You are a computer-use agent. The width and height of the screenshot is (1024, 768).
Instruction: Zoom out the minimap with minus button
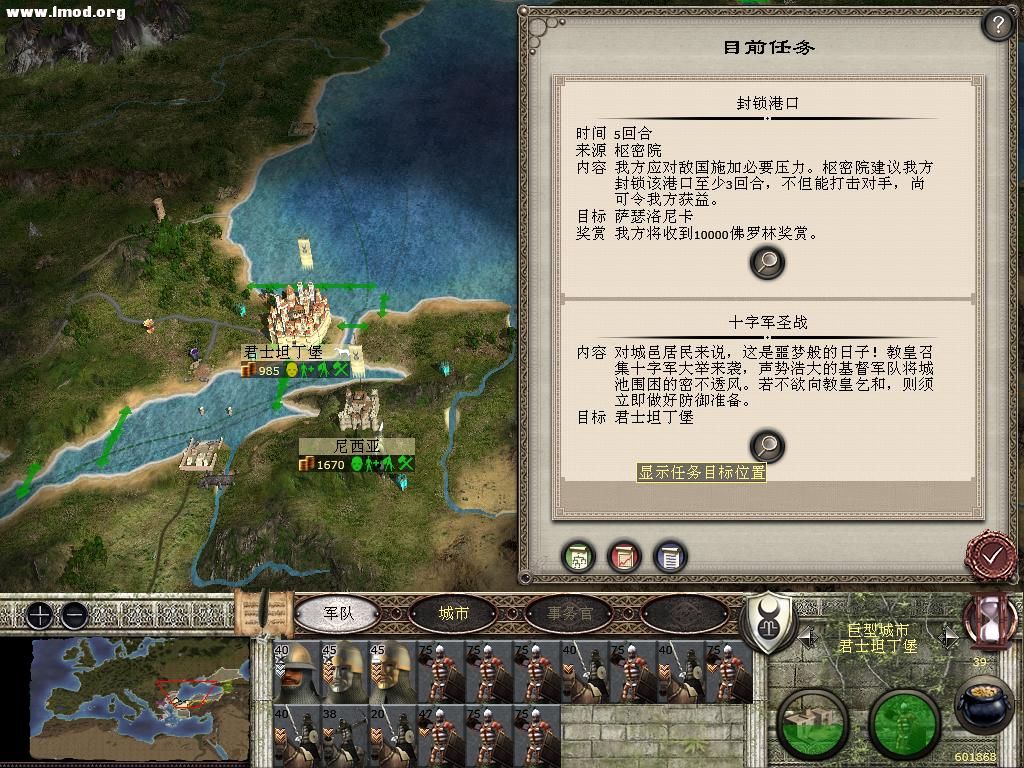73,615
